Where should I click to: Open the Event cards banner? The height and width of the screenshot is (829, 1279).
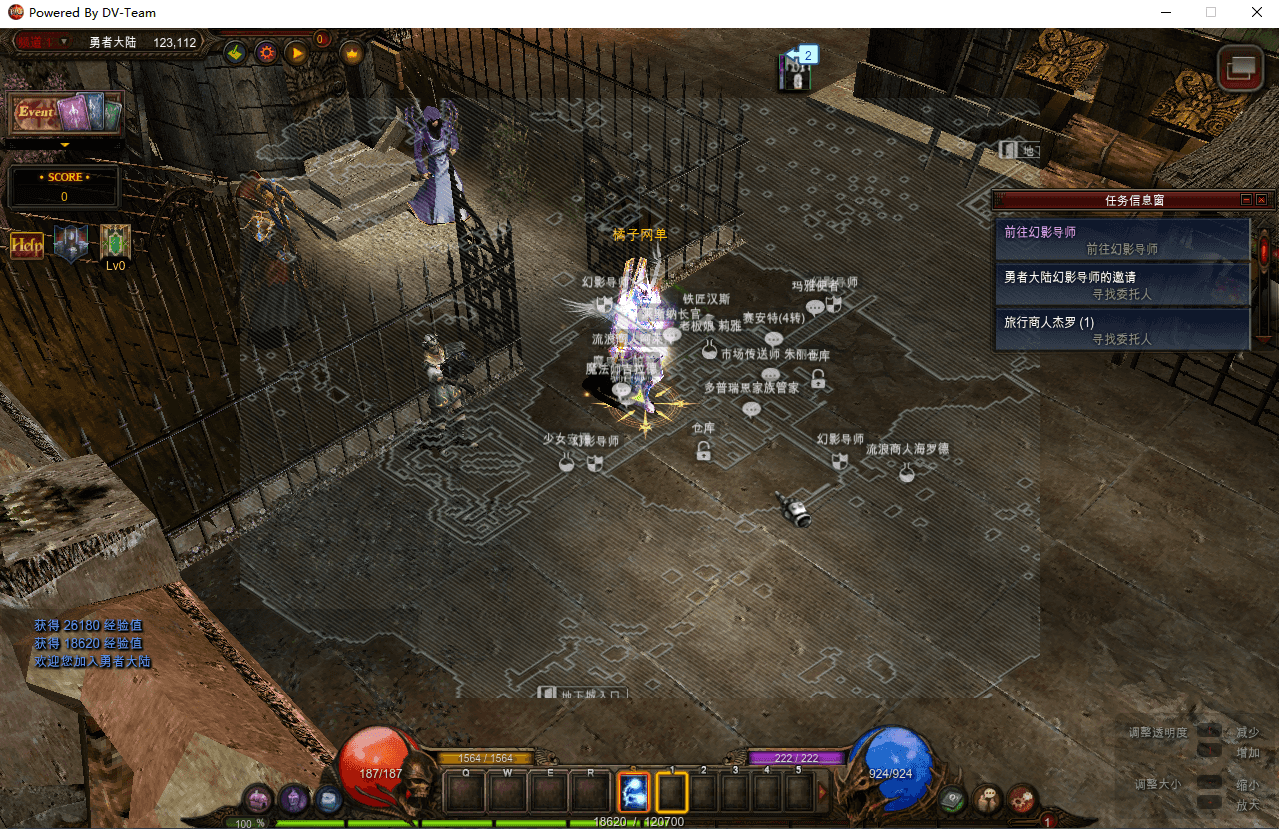66,114
